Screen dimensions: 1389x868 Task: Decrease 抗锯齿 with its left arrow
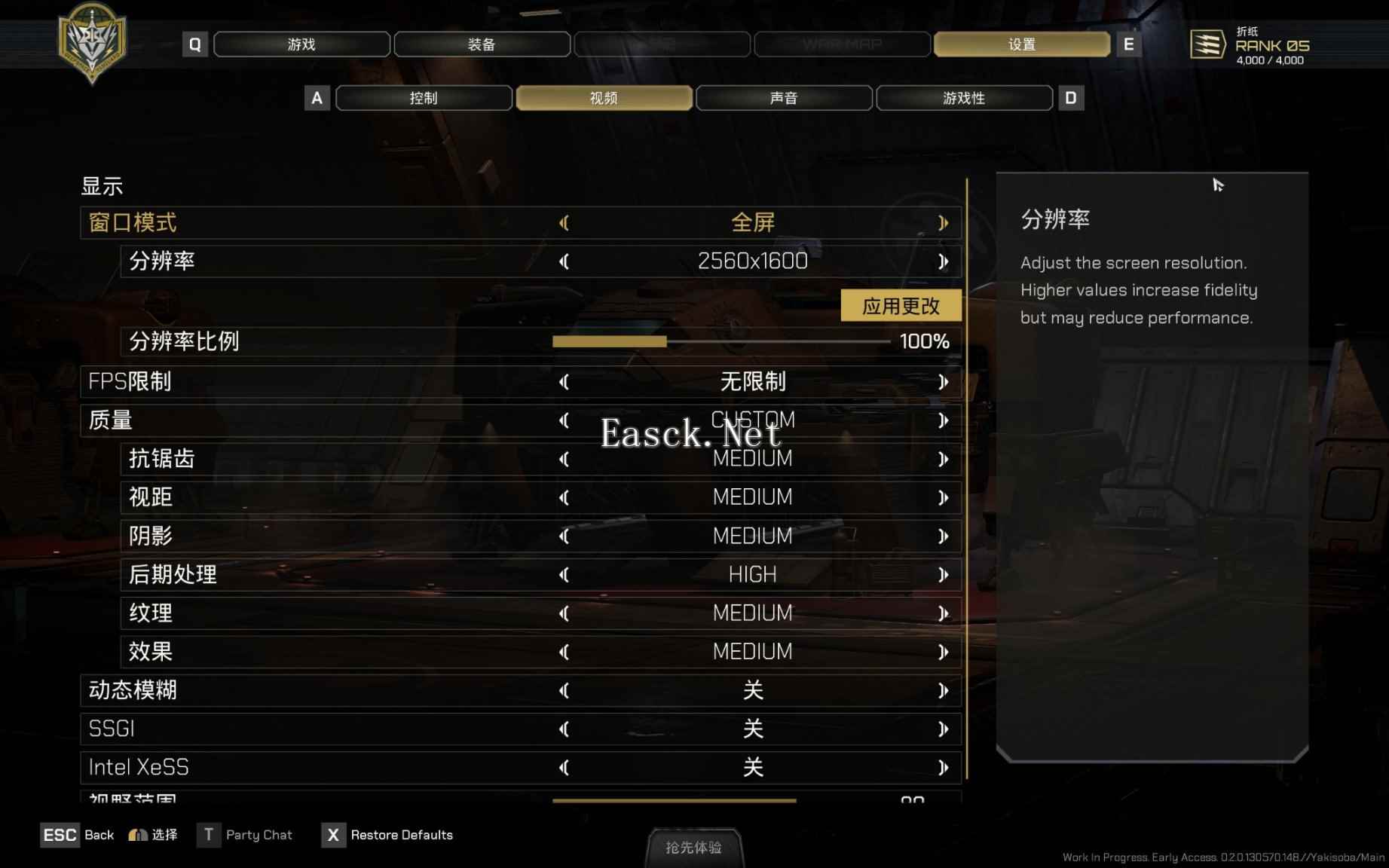(564, 459)
